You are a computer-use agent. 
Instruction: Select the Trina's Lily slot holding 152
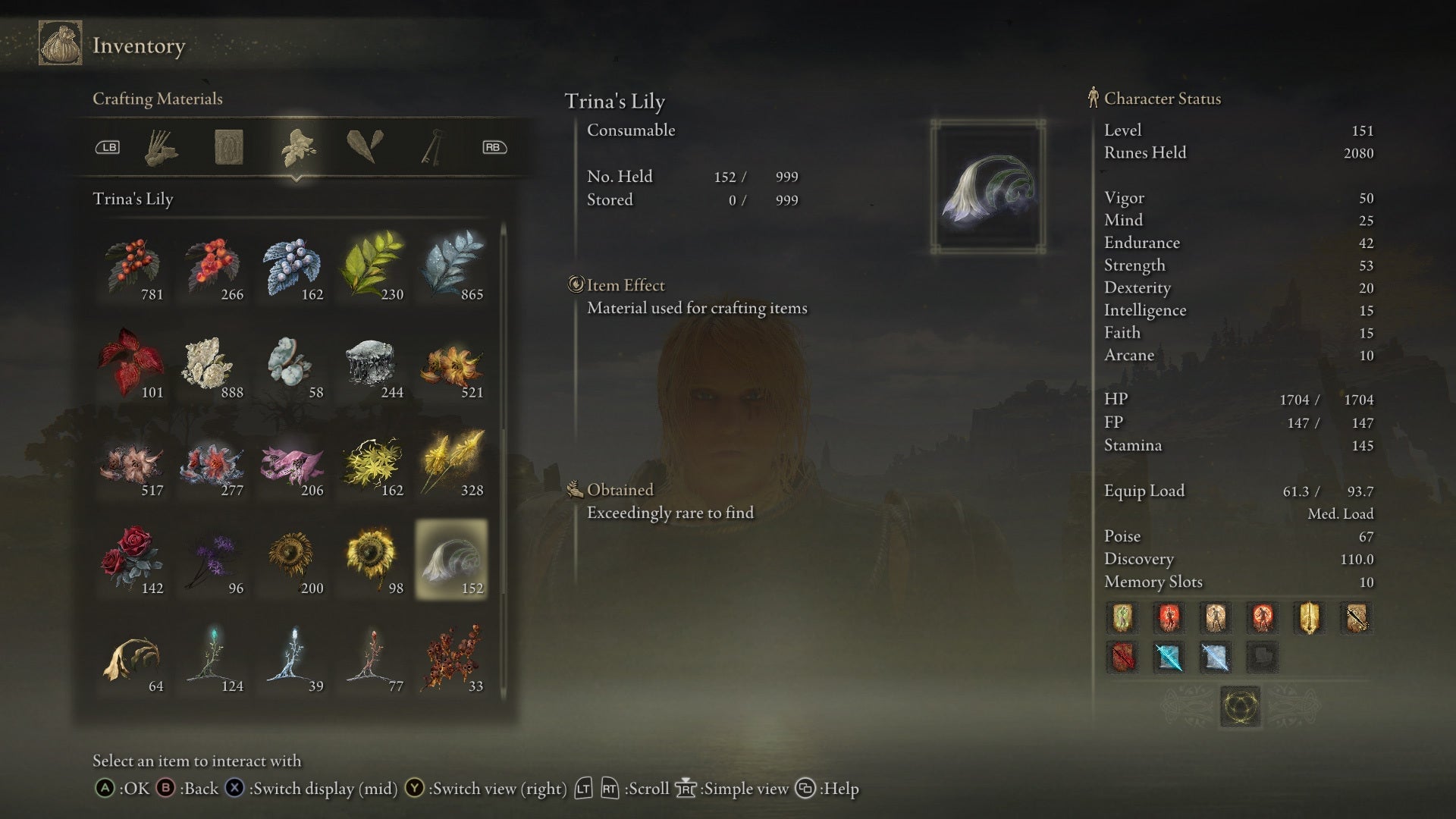coord(451,560)
